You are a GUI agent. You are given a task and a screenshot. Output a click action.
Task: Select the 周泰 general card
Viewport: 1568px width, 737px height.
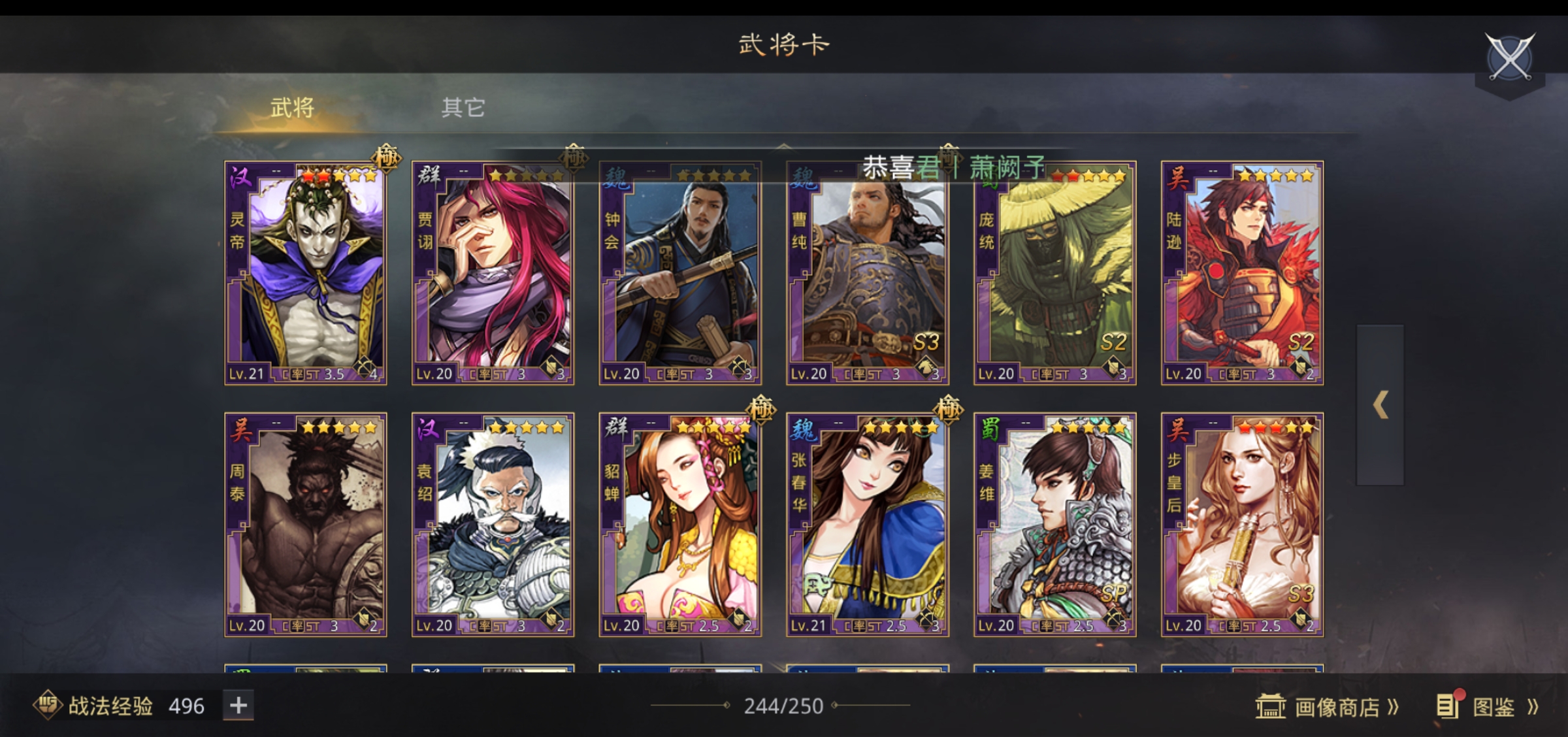pos(306,525)
